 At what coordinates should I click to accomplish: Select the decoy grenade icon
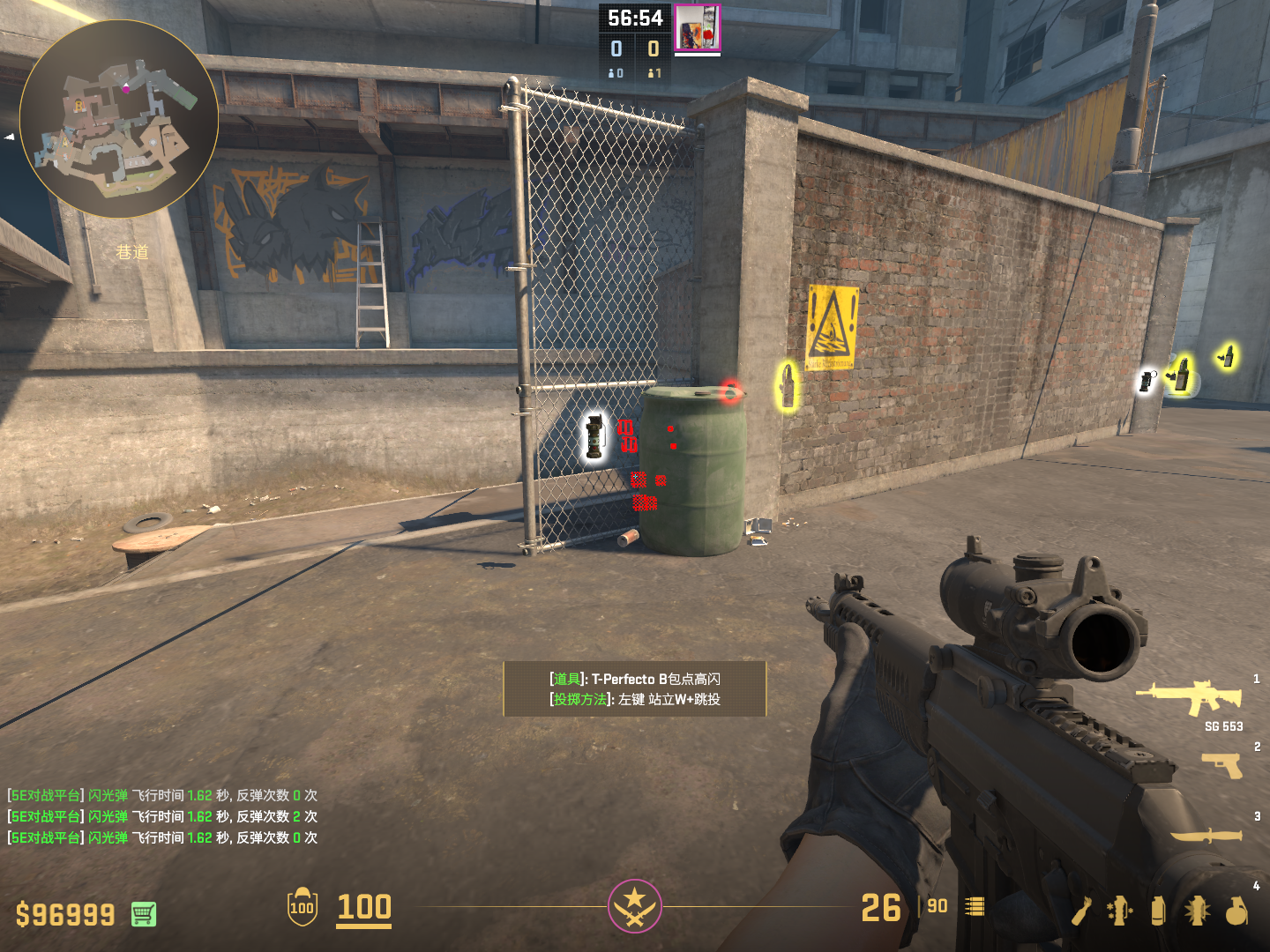(x=1119, y=911)
